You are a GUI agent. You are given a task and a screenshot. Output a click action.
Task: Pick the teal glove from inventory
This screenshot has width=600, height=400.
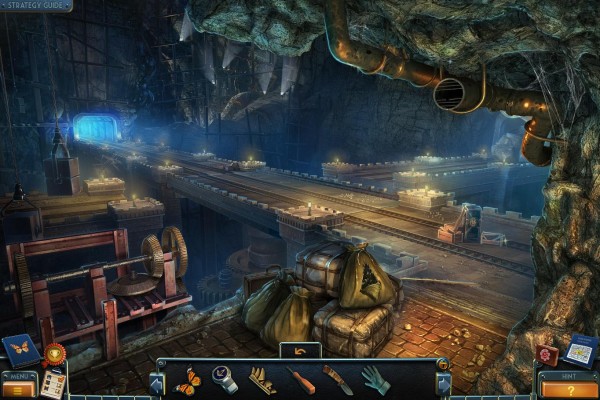[376, 380]
